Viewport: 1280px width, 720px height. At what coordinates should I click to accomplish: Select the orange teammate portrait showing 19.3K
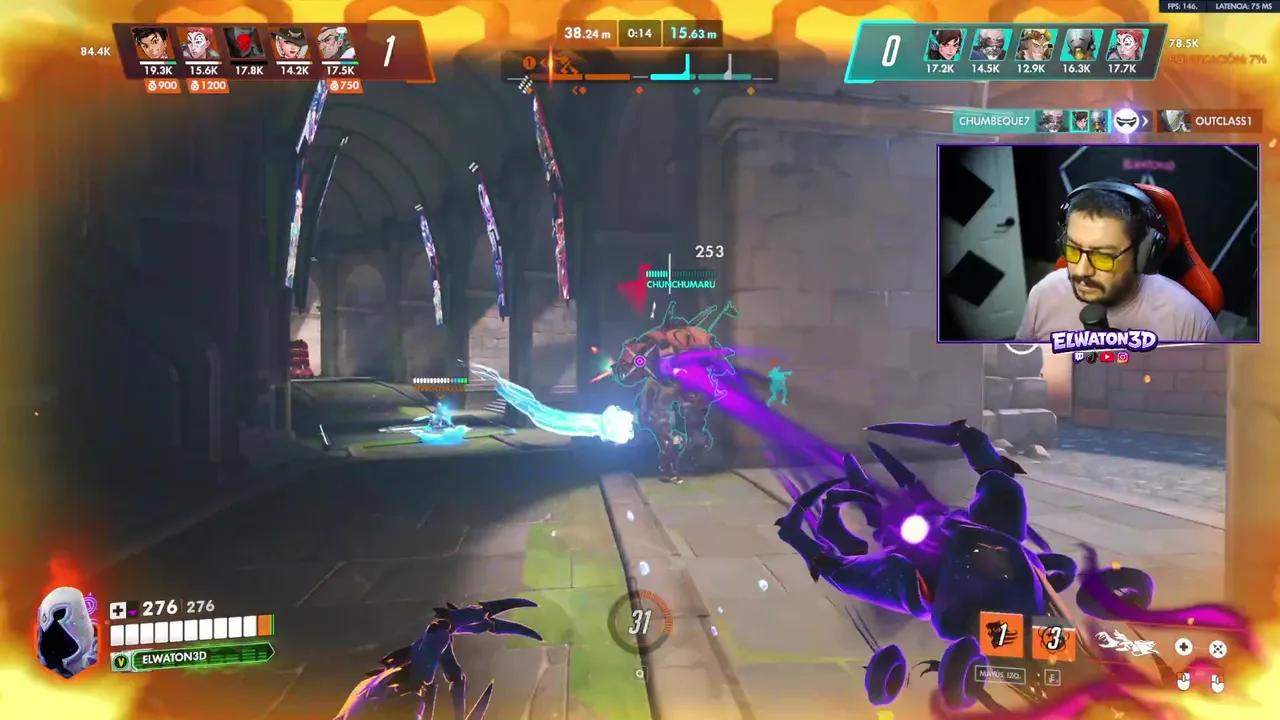152,45
